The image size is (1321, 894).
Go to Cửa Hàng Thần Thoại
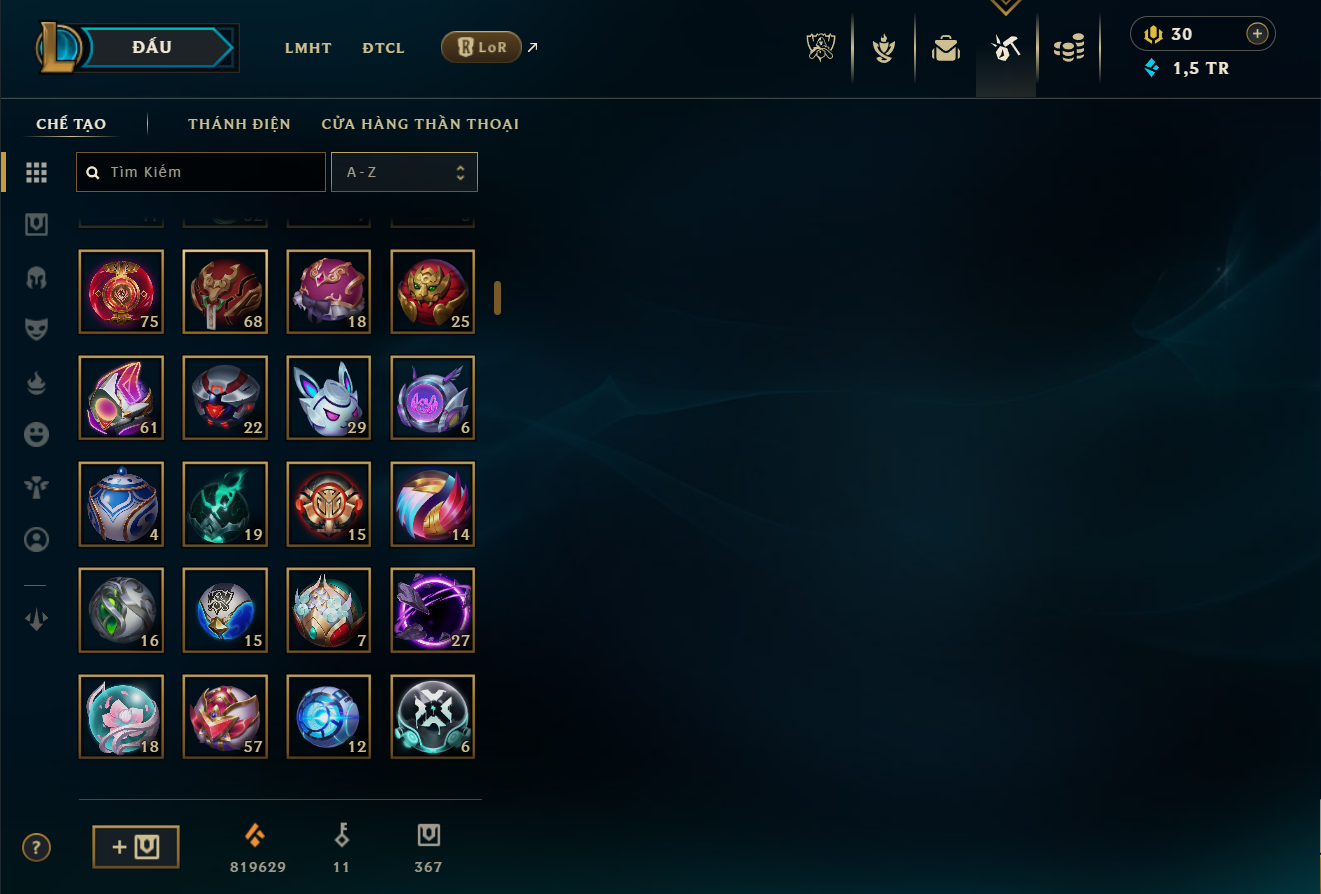click(420, 124)
